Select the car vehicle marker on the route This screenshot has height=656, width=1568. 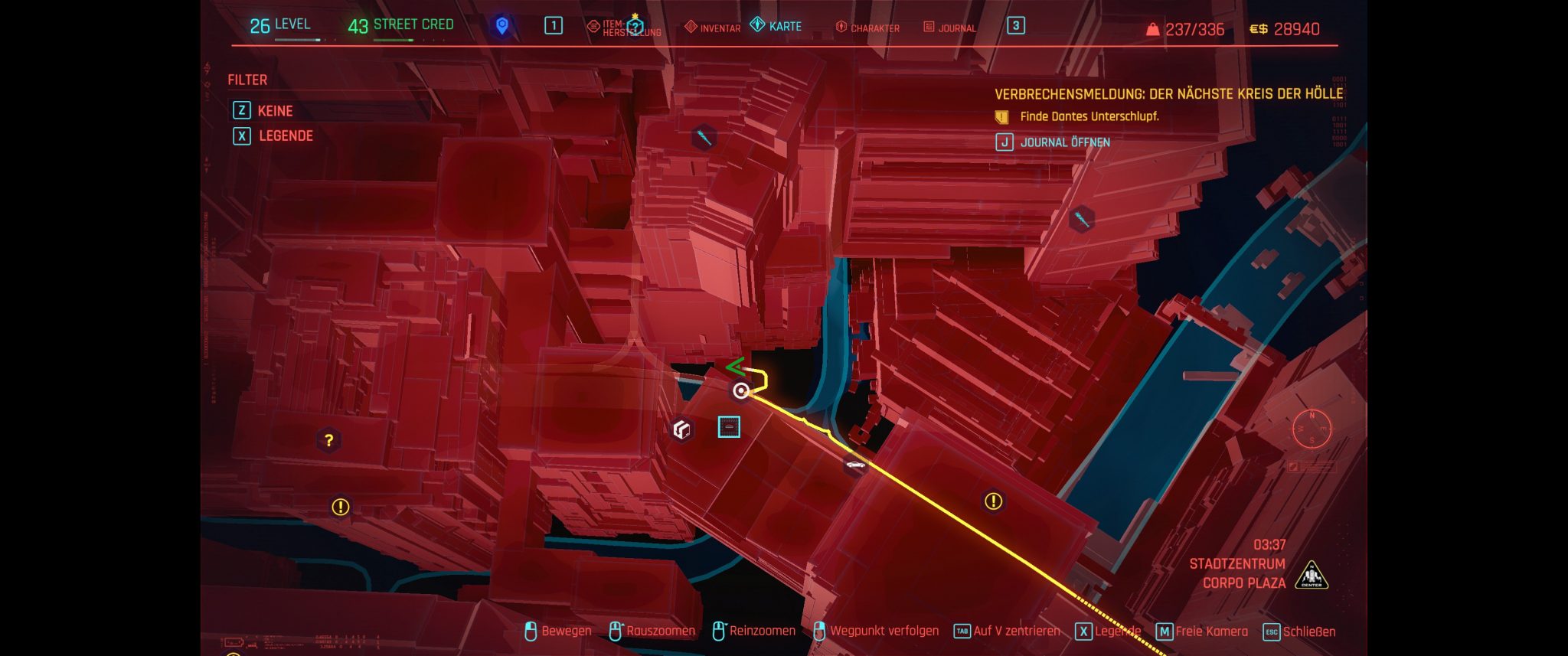click(x=854, y=465)
